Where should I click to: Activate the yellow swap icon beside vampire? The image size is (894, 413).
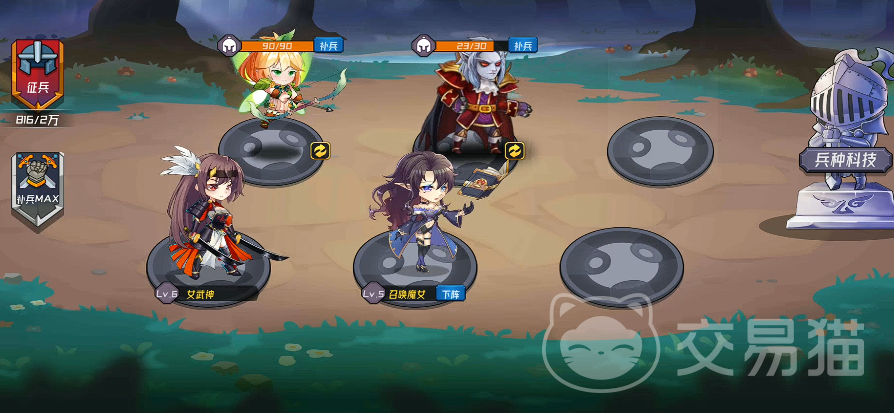(x=515, y=150)
